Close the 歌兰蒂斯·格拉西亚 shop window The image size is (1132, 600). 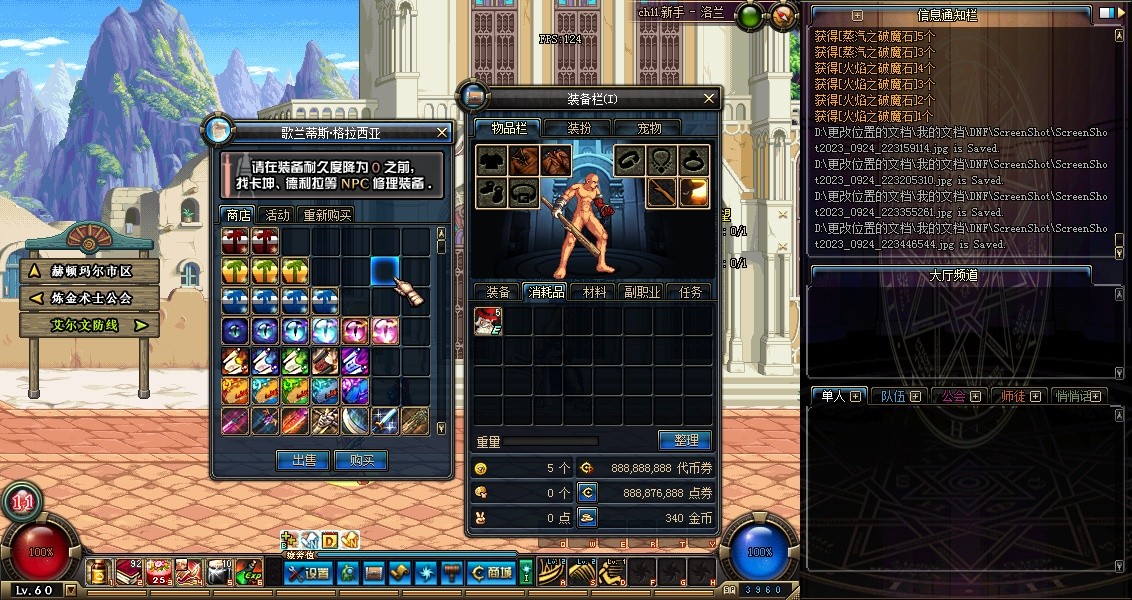pos(442,132)
